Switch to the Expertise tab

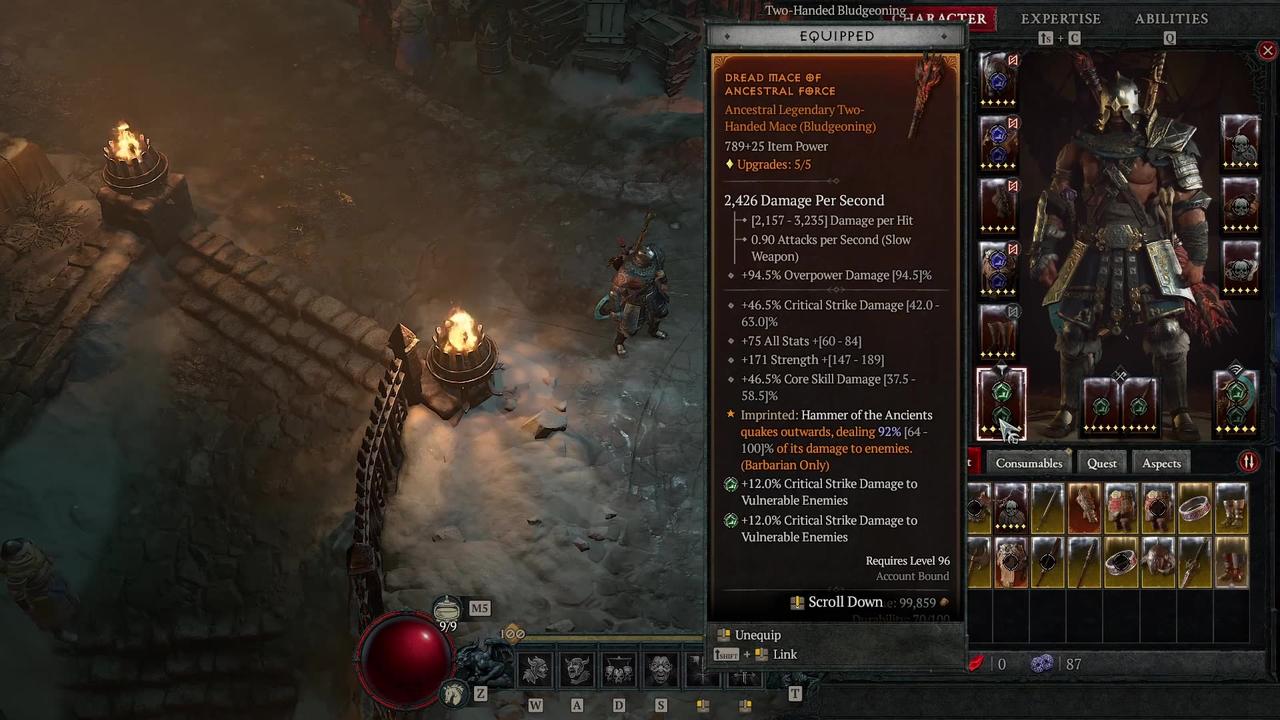pyautogui.click(x=1061, y=18)
